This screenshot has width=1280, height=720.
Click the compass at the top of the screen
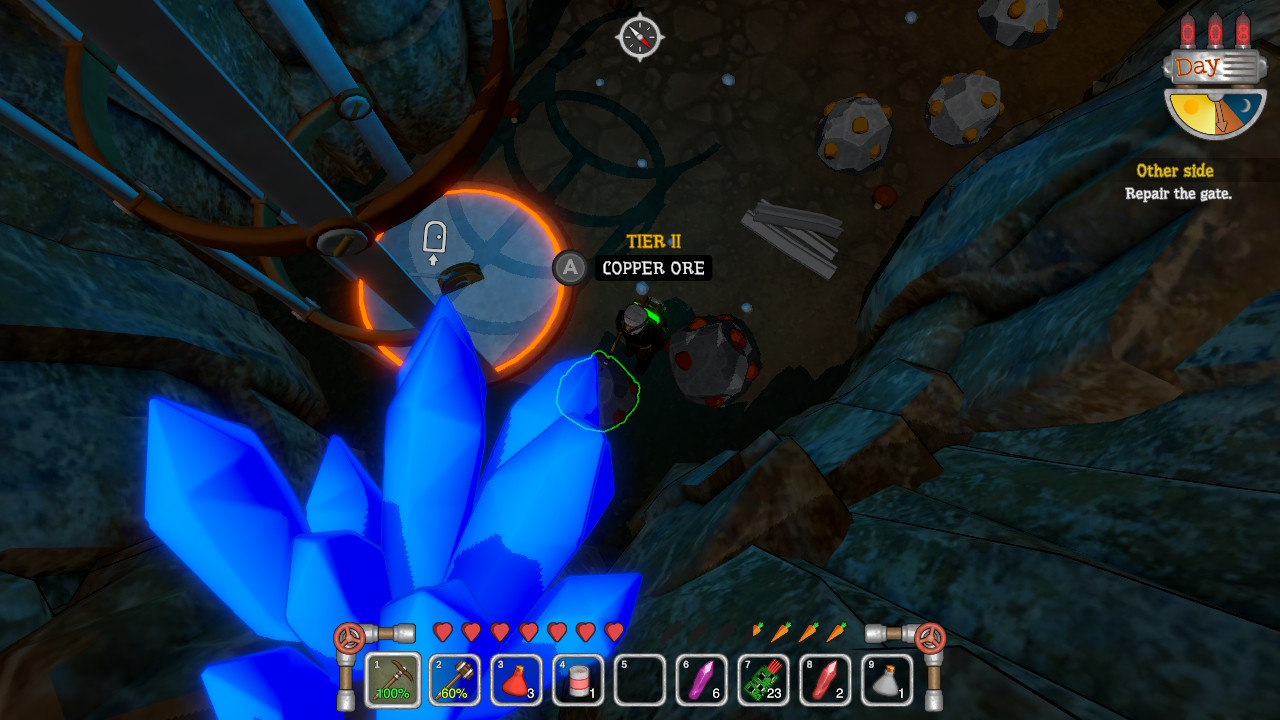pos(639,36)
